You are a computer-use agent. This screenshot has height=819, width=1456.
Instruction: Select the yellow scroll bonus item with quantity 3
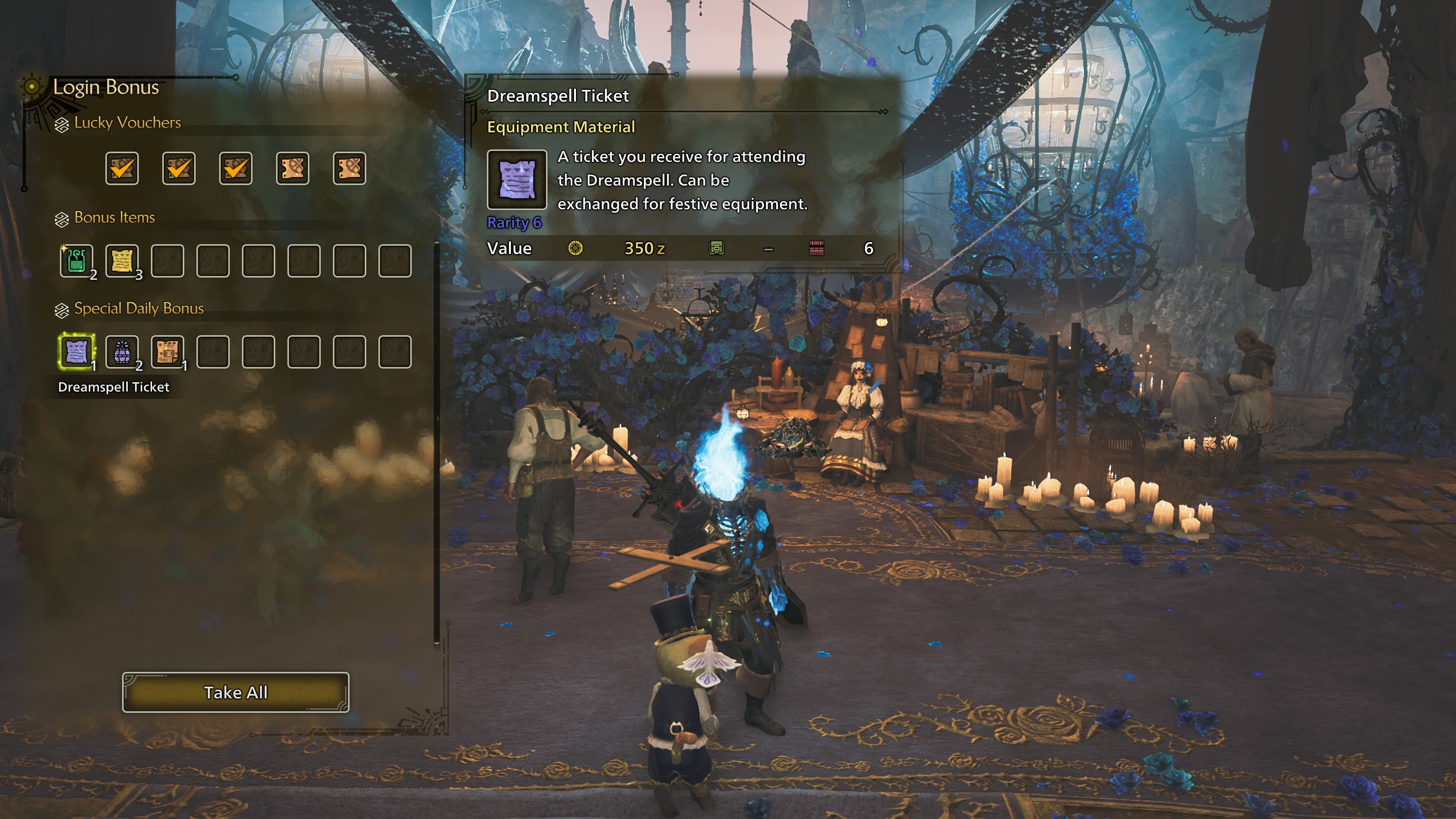(122, 260)
